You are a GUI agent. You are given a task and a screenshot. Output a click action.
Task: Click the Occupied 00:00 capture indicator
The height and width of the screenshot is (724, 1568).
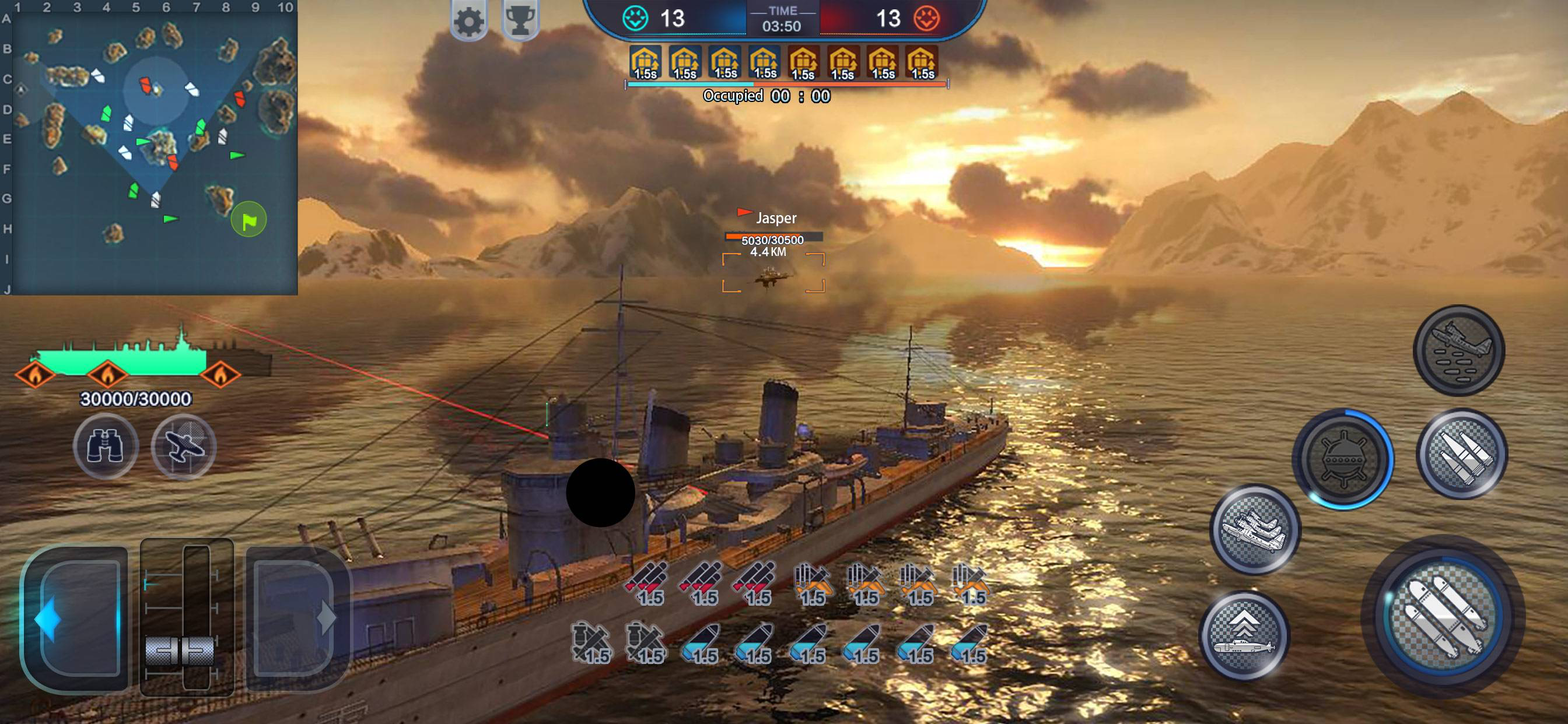point(766,95)
